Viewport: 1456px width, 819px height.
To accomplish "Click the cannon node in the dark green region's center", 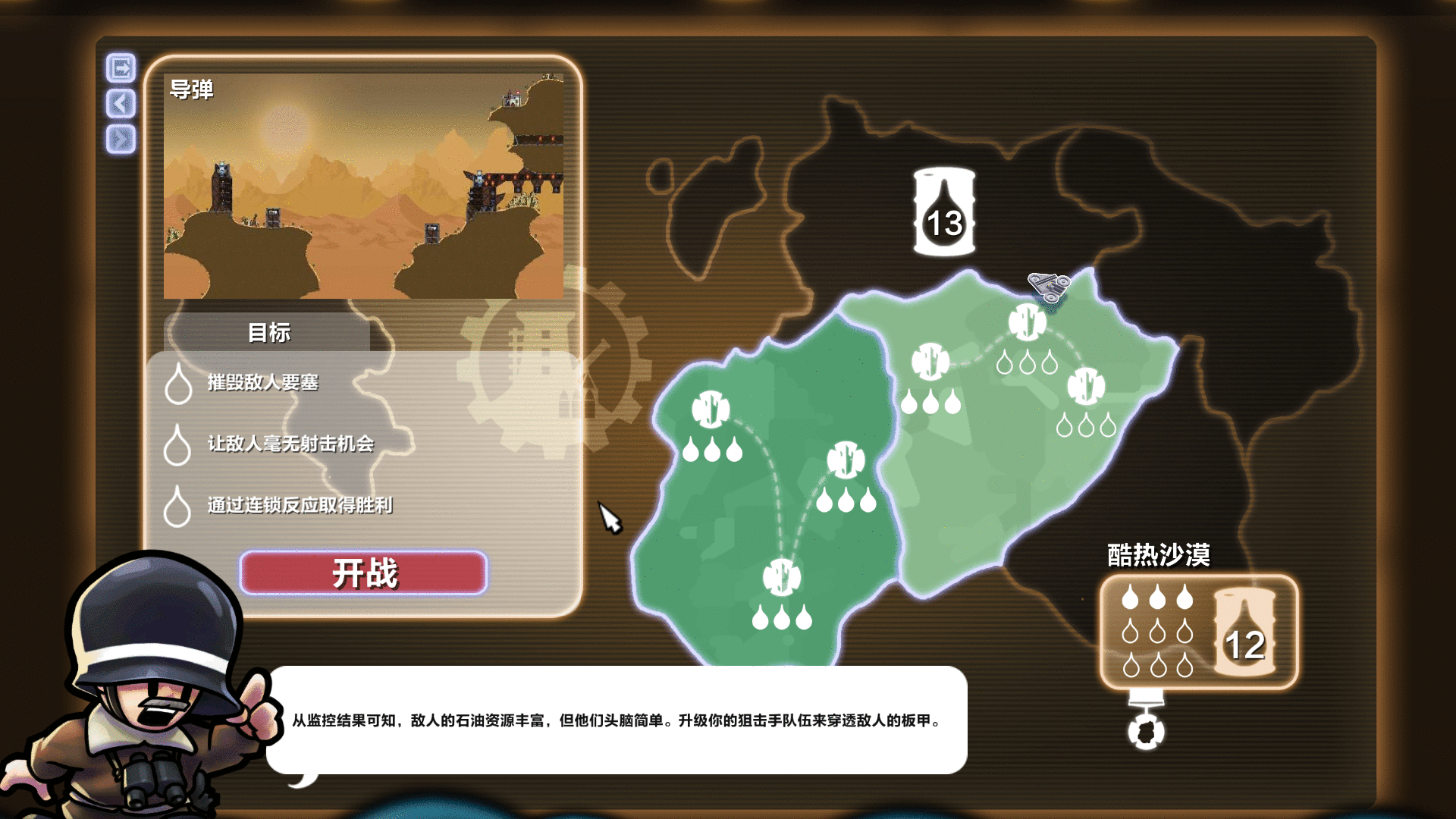I will coord(846,459).
